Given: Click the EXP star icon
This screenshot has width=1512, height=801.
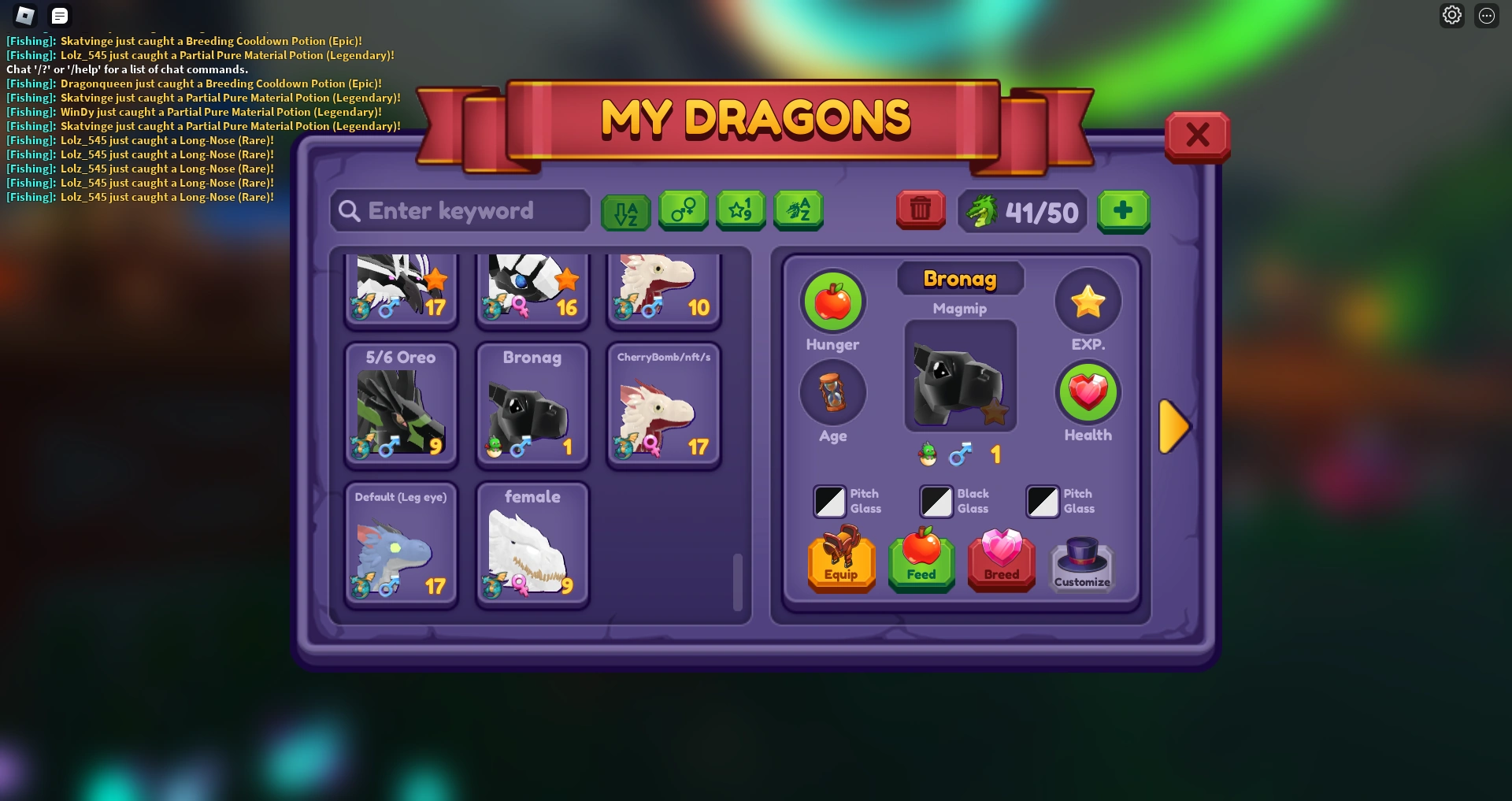Looking at the screenshot, I should [x=1088, y=300].
